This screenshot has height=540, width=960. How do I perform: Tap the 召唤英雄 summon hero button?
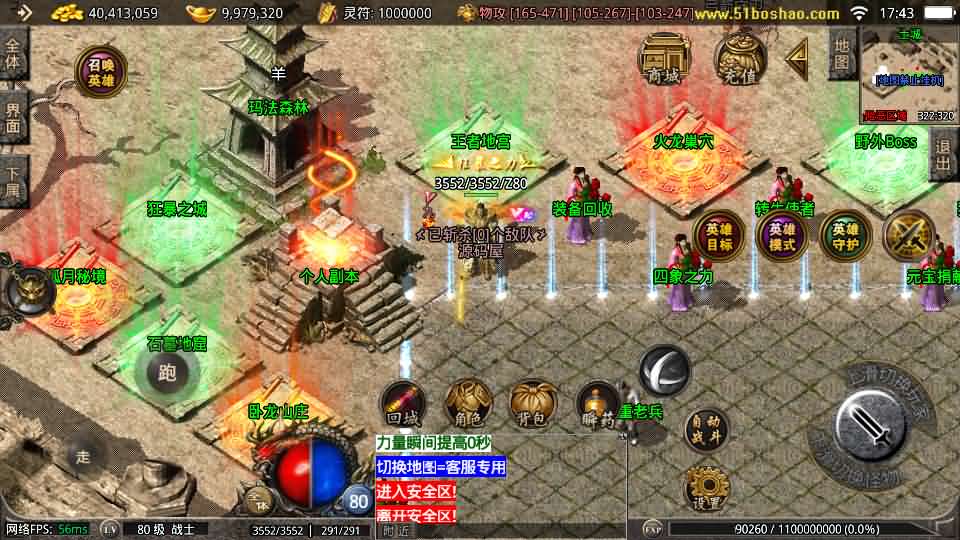pyautogui.click(x=101, y=72)
